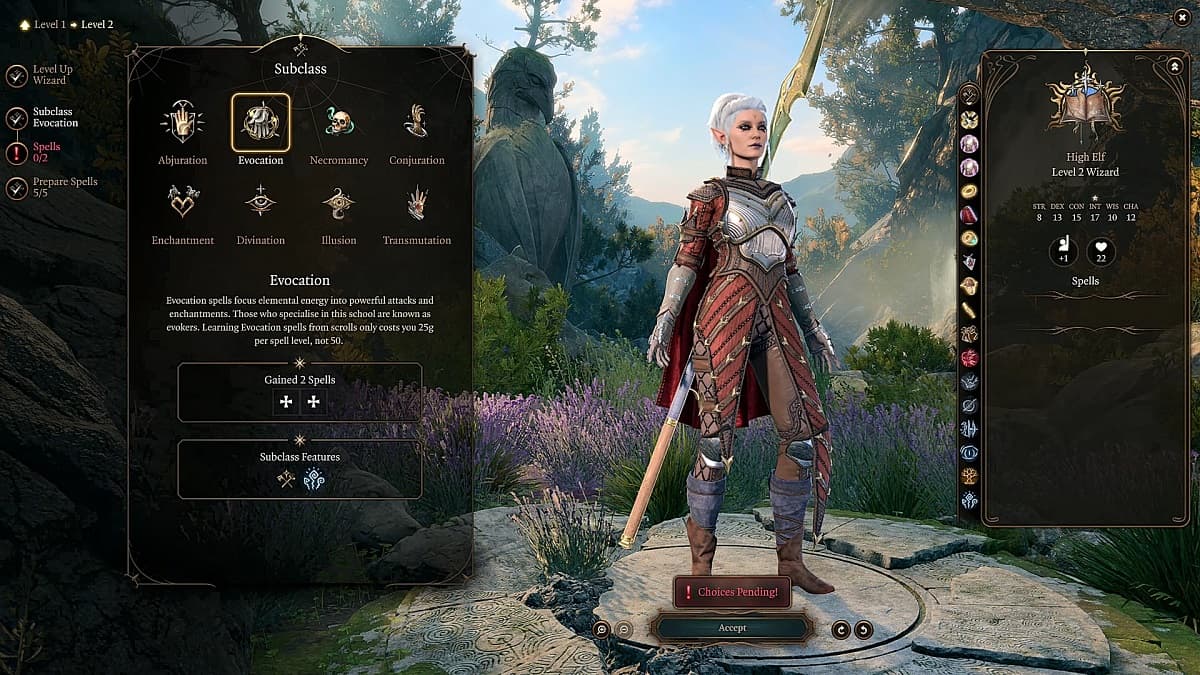Click the Accept button
This screenshot has height=675, width=1200.
(731, 628)
